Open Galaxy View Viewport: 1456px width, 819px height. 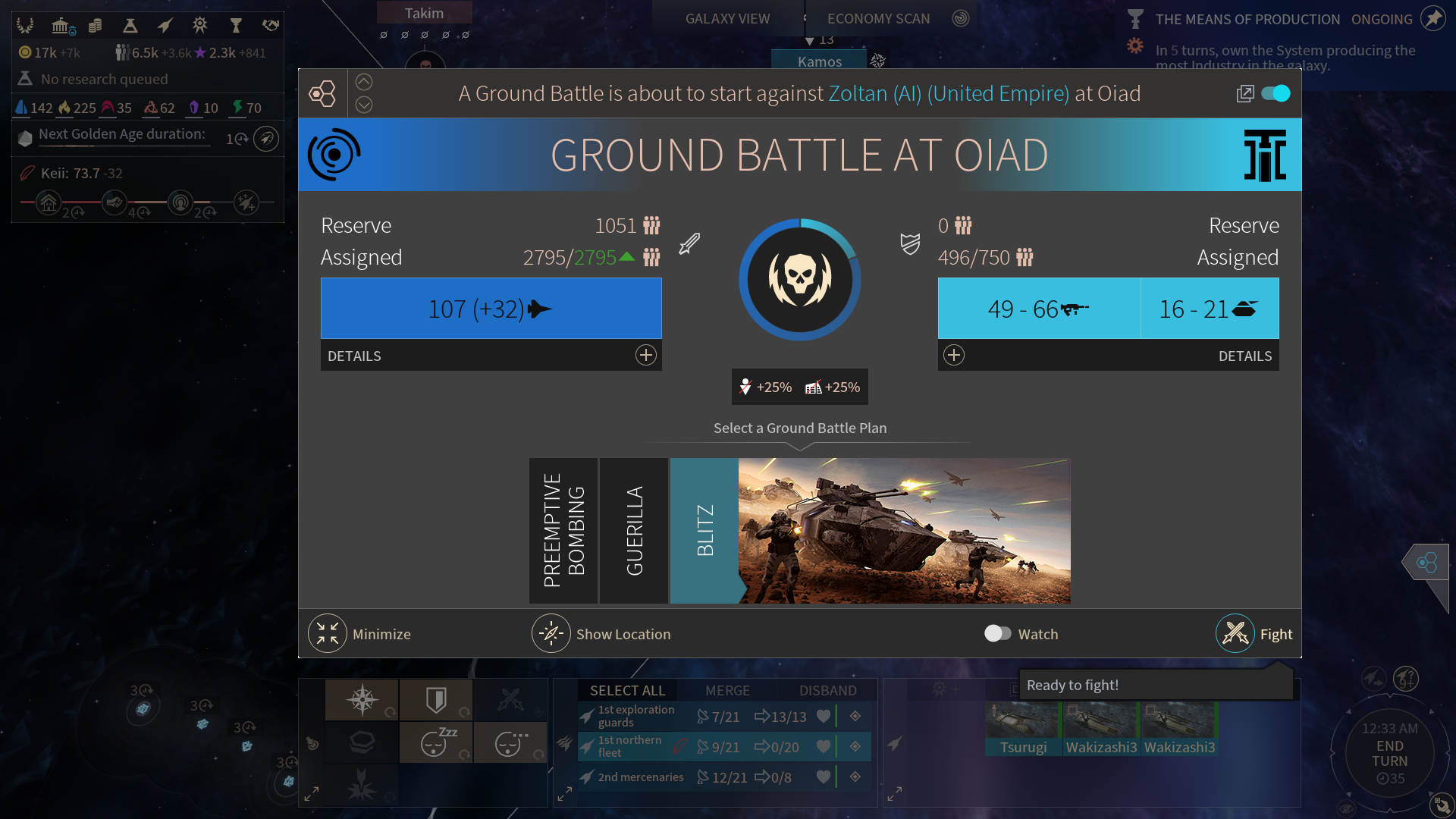(x=727, y=18)
